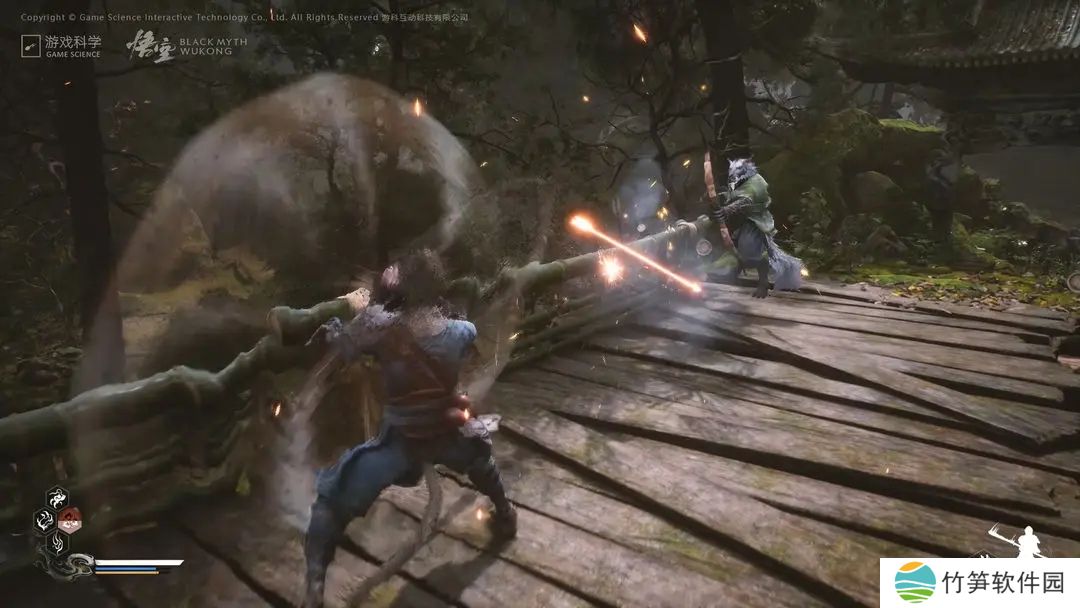
Task: Use the white flame spell left of the red hexagon
Action: (x=43, y=519)
